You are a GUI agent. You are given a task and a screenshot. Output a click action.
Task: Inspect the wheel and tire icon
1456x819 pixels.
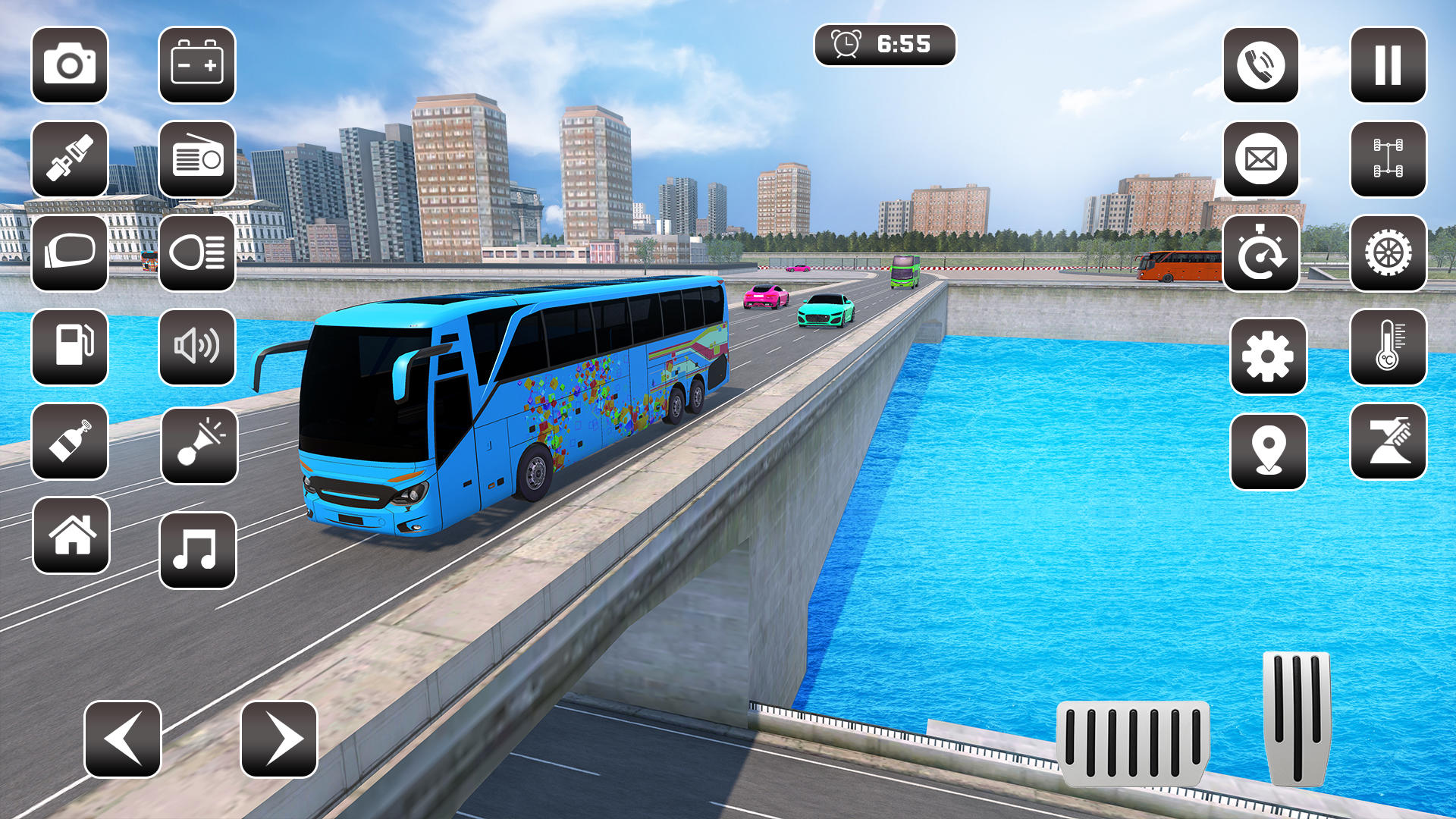1388,254
